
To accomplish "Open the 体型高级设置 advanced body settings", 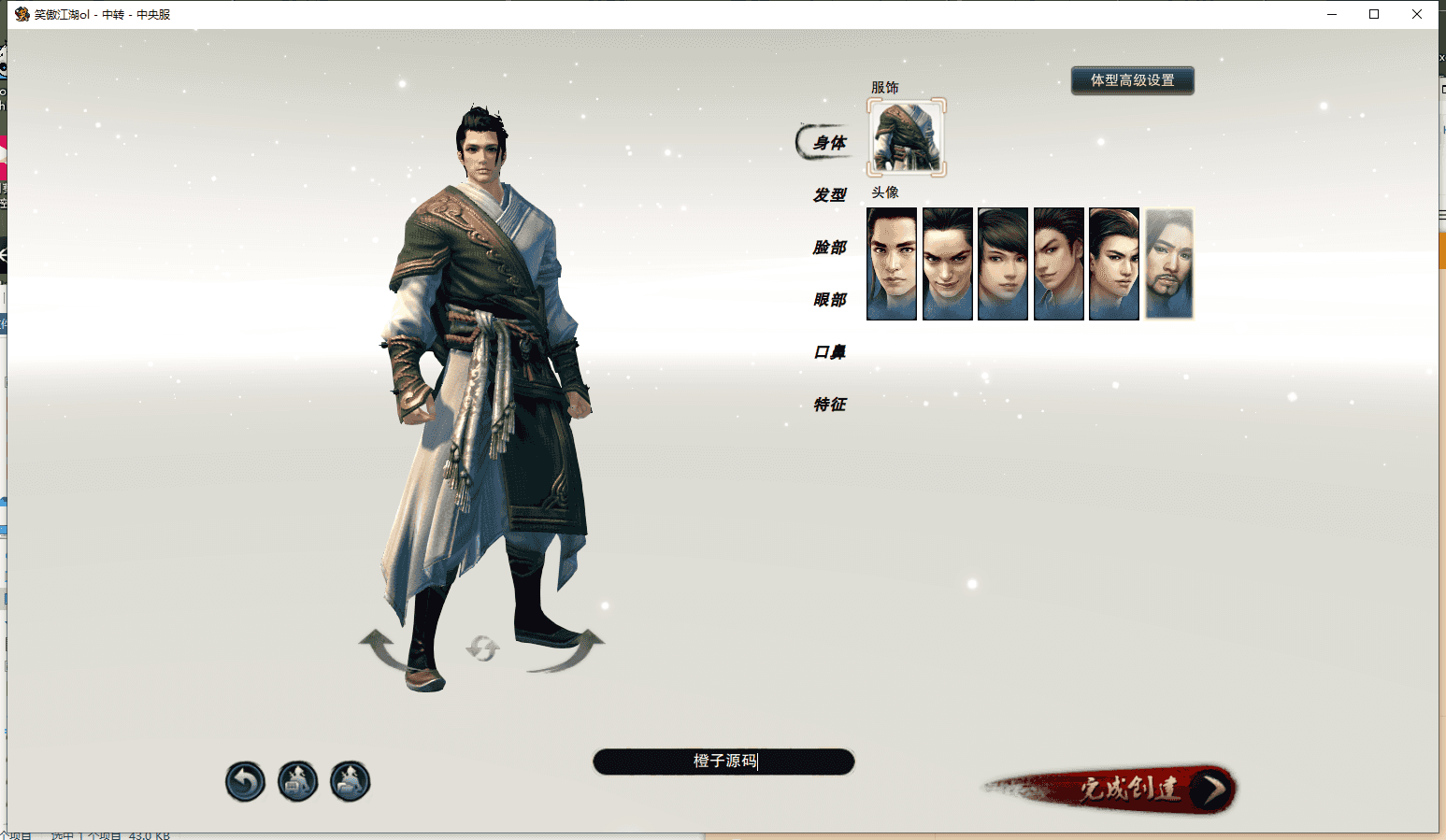I will pyautogui.click(x=1132, y=80).
